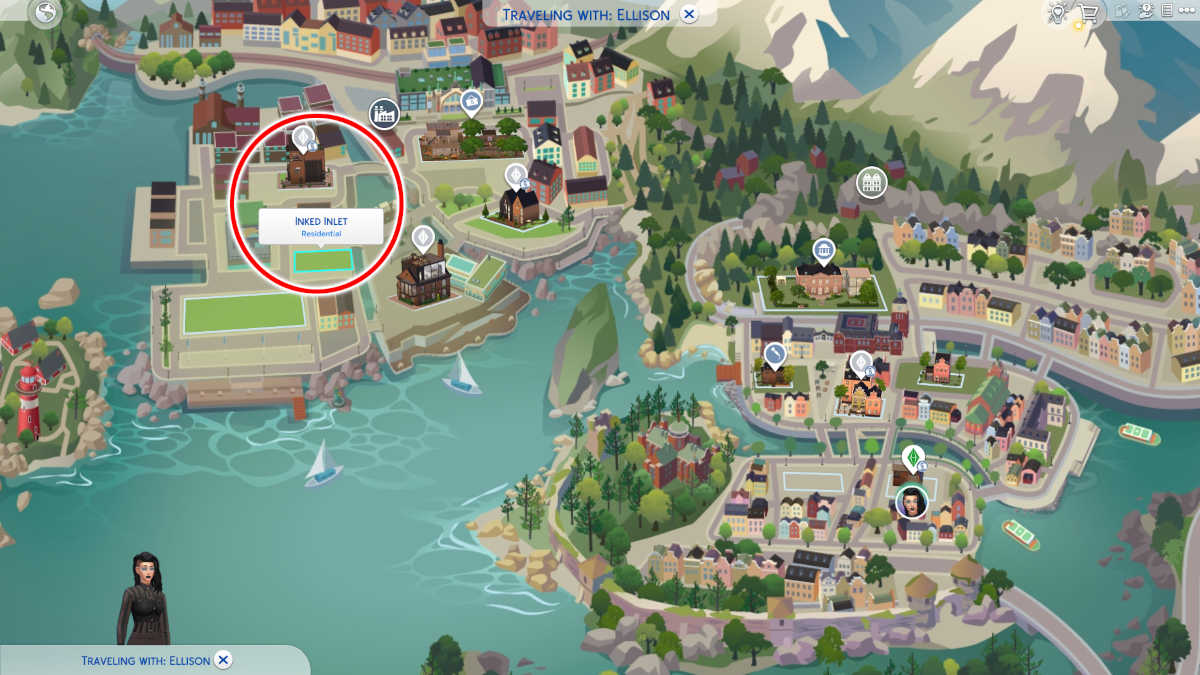Choose the museum lot map pin
Screen dimensions: 1200x675
point(823,250)
